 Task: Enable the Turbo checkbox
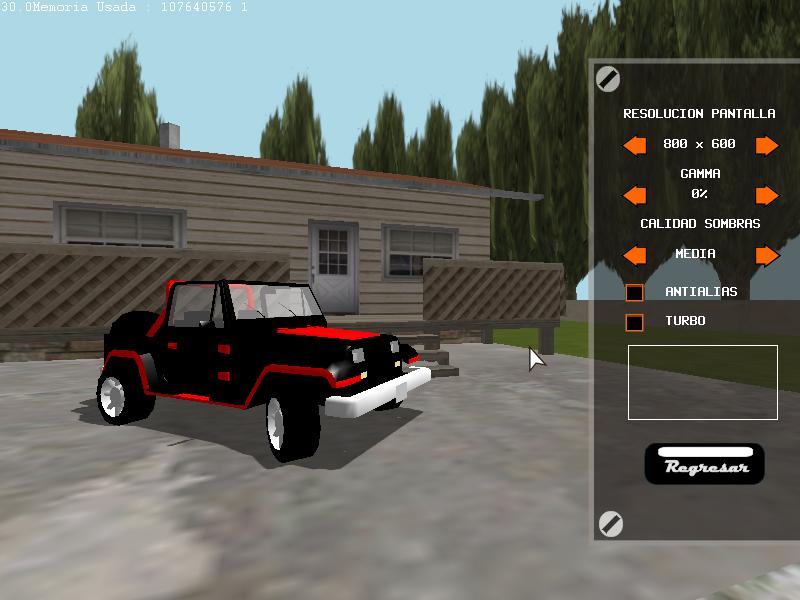coord(634,322)
